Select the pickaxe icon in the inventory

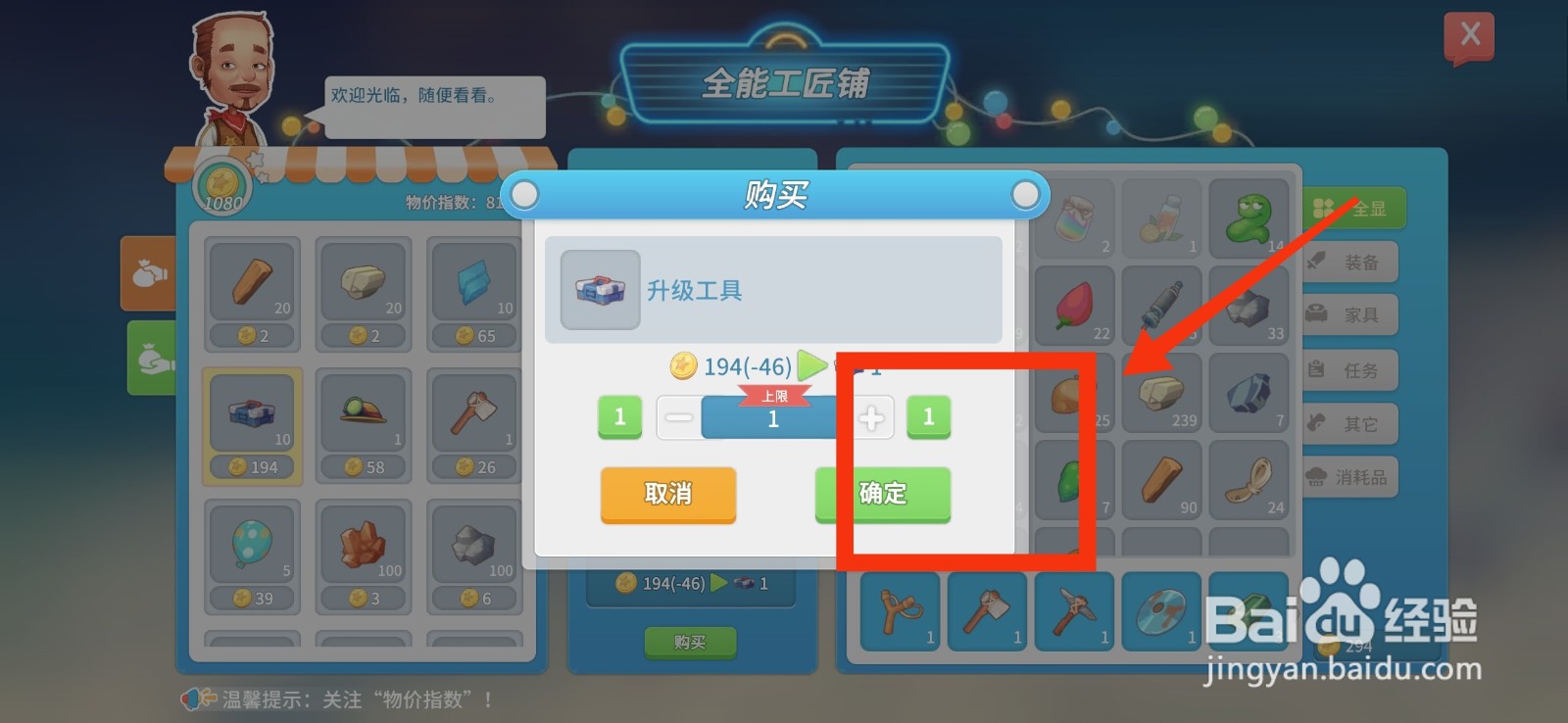[1074, 609]
